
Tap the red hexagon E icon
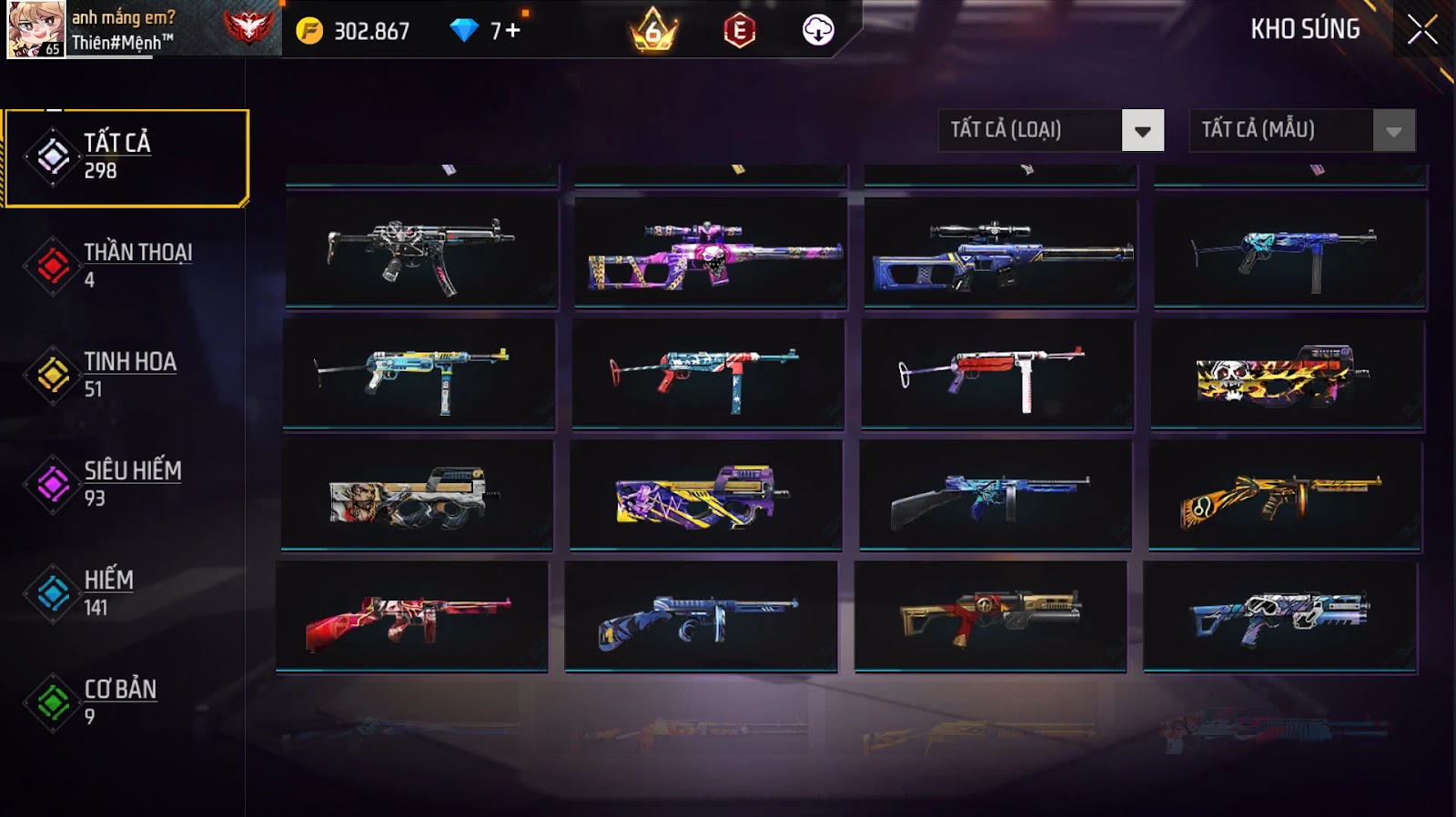click(x=739, y=32)
